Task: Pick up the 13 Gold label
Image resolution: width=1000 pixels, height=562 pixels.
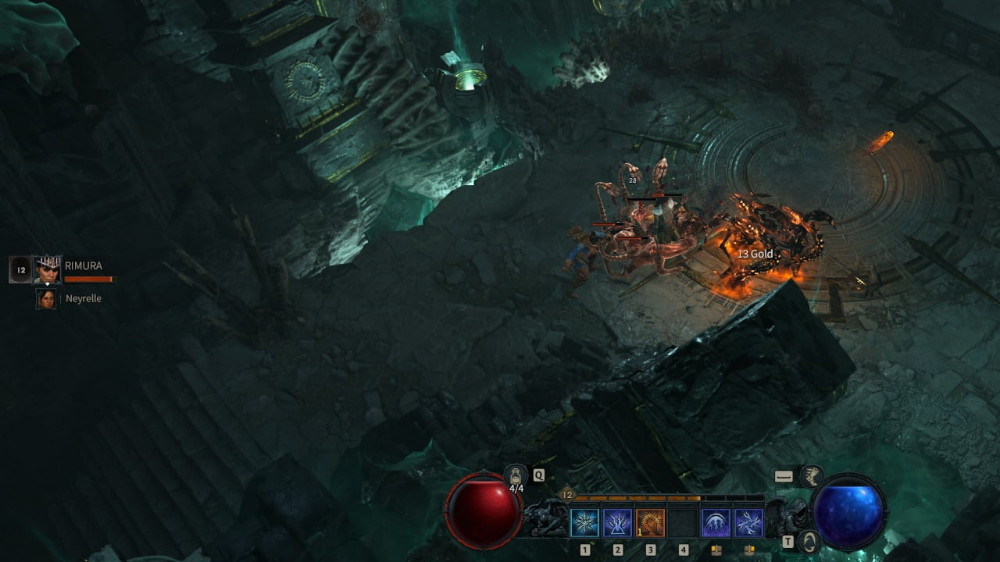Action: tap(755, 254)
